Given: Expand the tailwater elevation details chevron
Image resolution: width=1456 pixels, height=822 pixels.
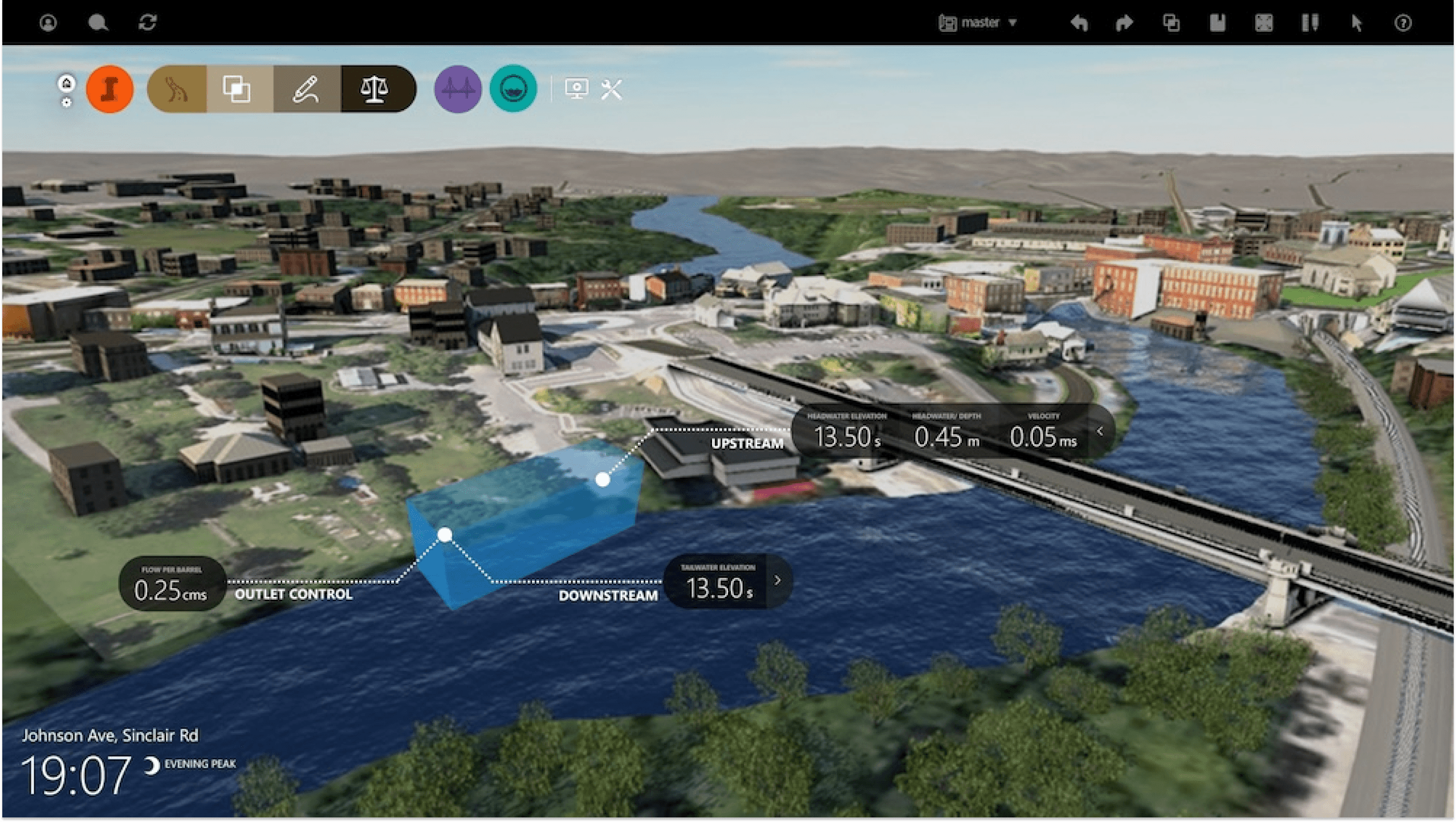Looking at the screenshot, I should click(776, 580).
